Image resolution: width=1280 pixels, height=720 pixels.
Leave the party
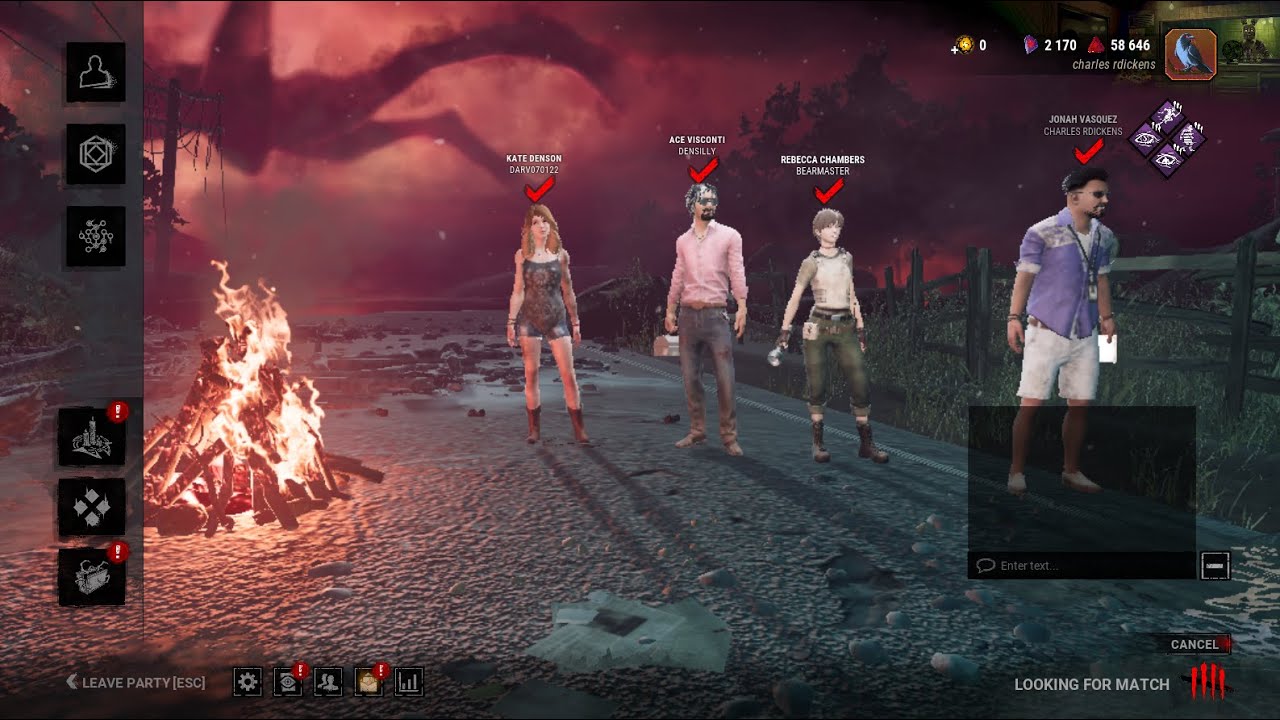coord(136,683)
